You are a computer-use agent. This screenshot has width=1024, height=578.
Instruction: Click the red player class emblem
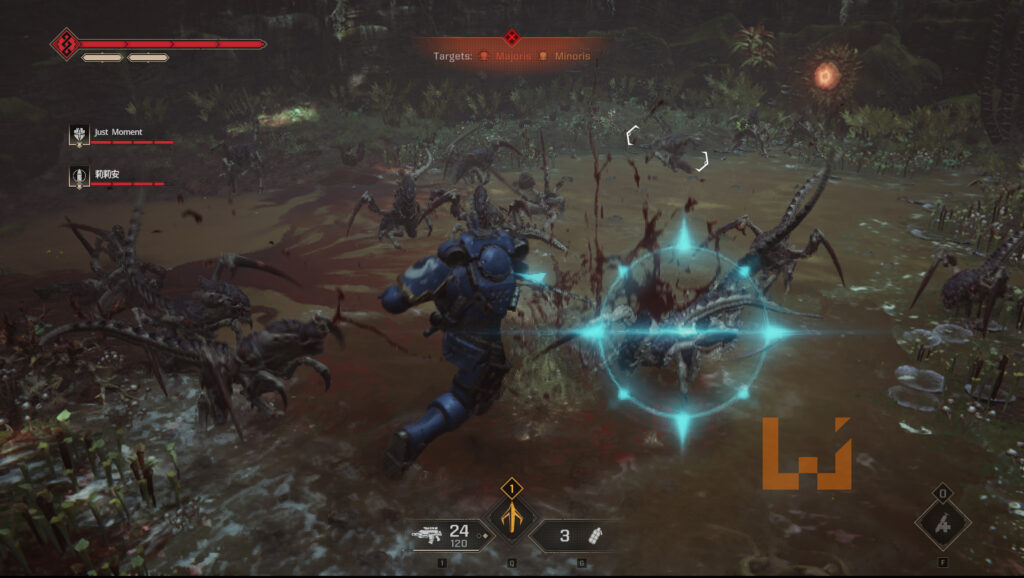pos(65,44)
